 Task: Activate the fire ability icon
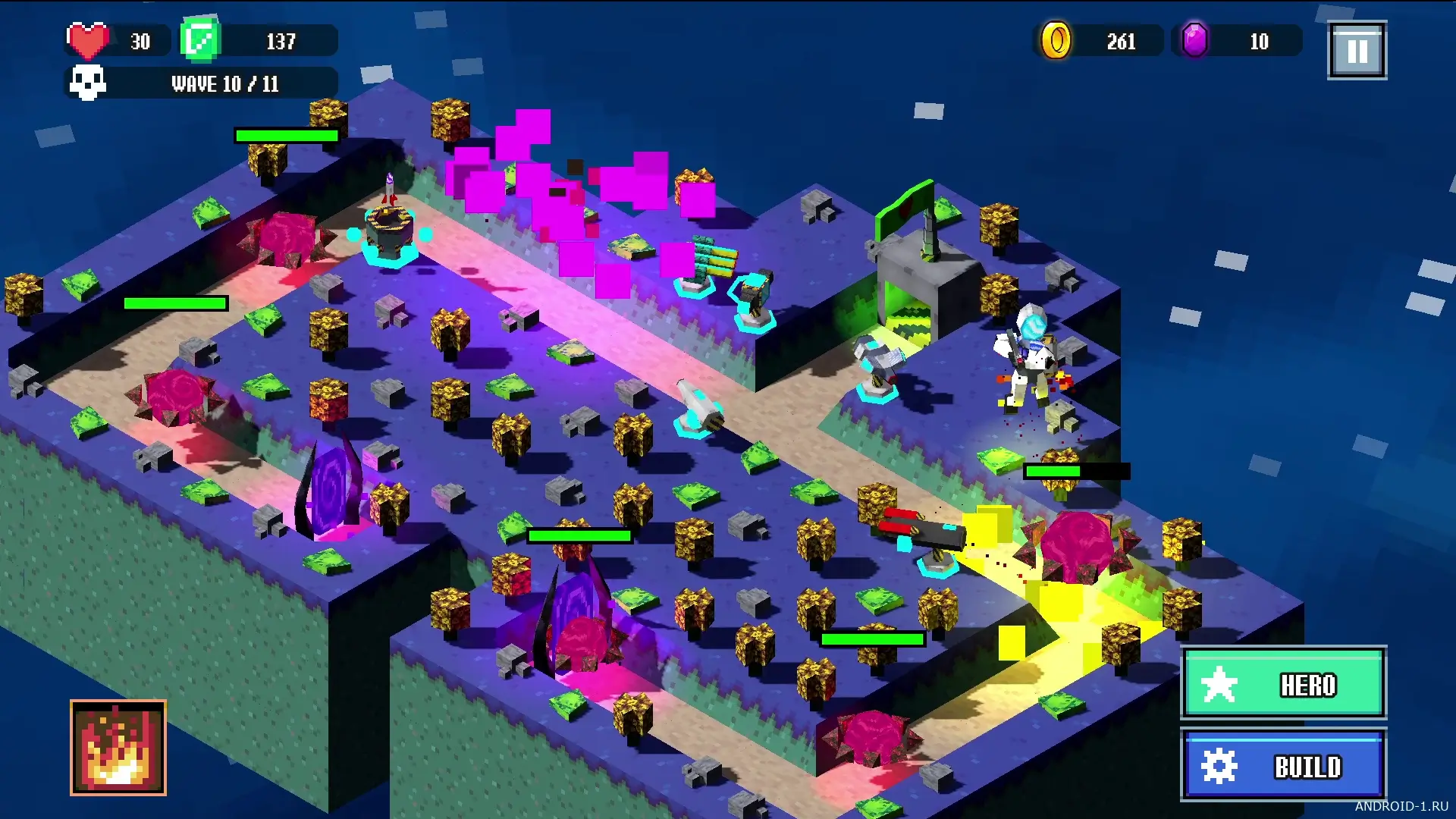click(x=118, y=748)
